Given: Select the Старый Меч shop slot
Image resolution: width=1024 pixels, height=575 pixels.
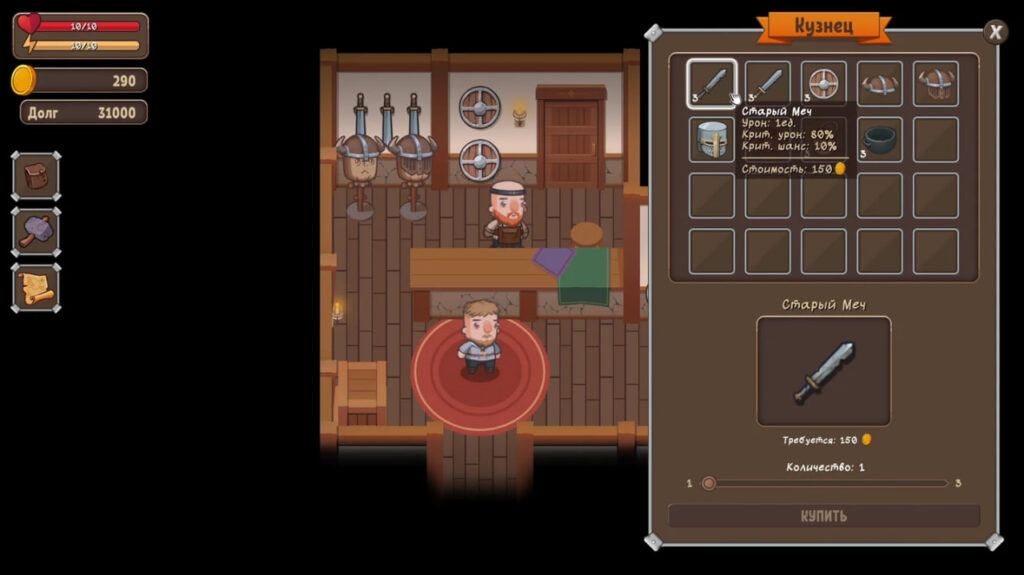Looking at the screenshot, I should click(x=711, y=84).
